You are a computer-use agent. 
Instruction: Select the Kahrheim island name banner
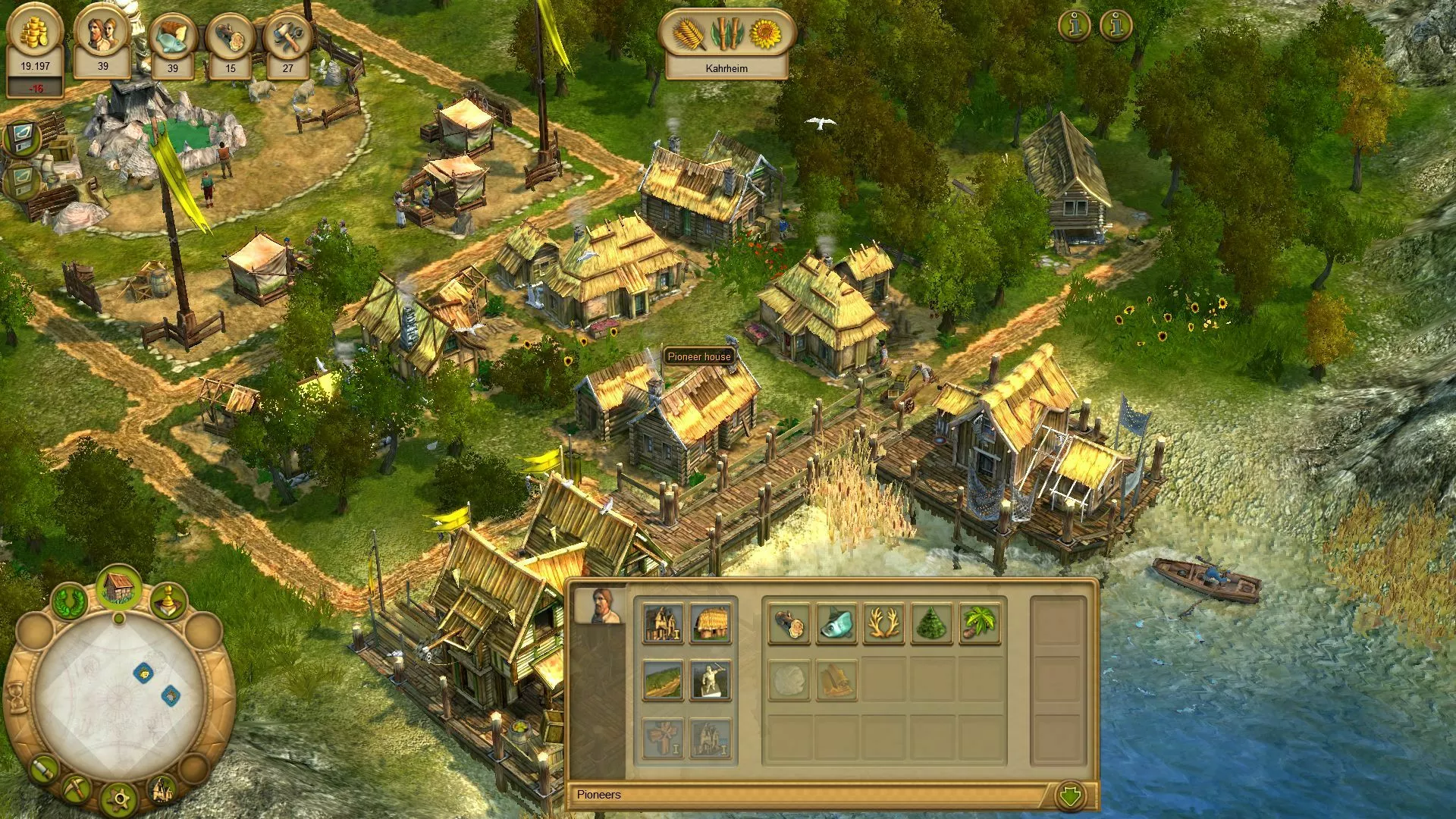pyautogui.click(x=726, y=68)
